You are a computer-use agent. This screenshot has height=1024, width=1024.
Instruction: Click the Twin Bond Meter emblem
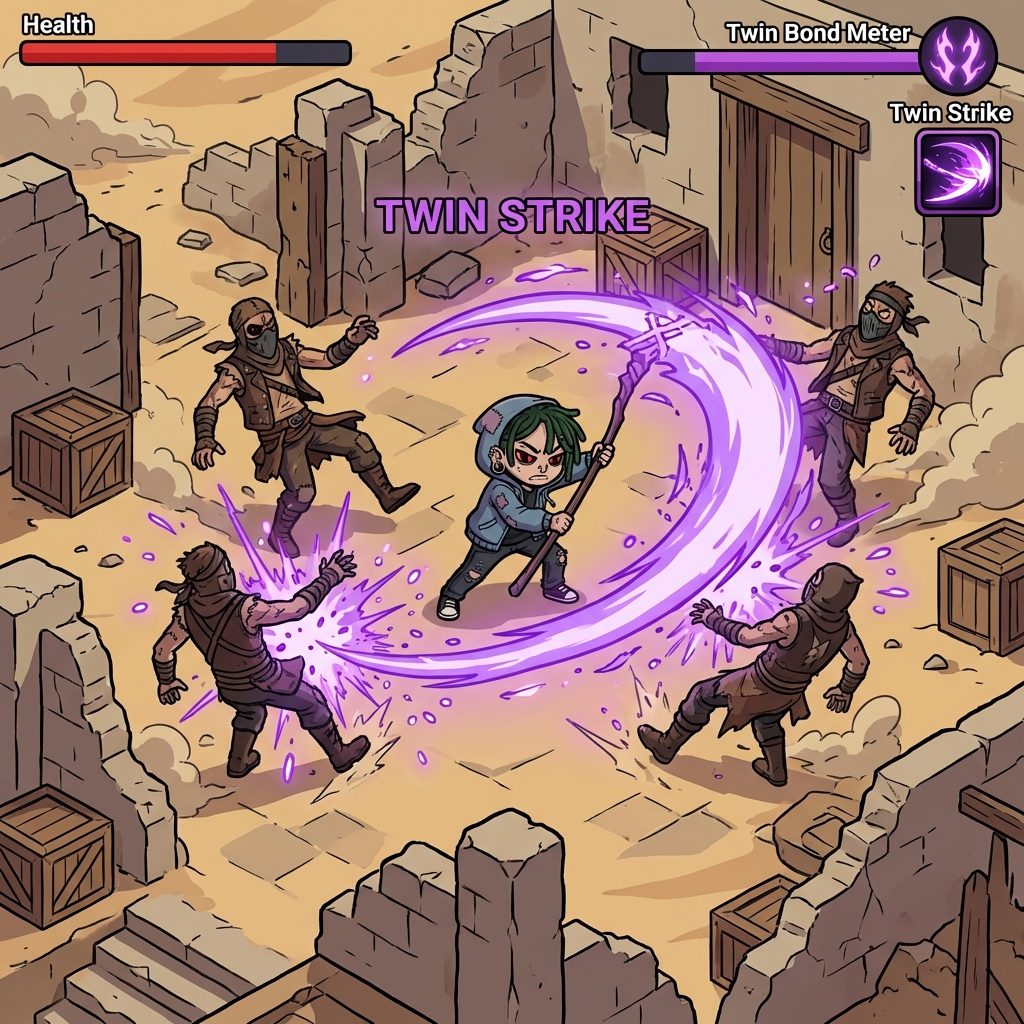957,56
